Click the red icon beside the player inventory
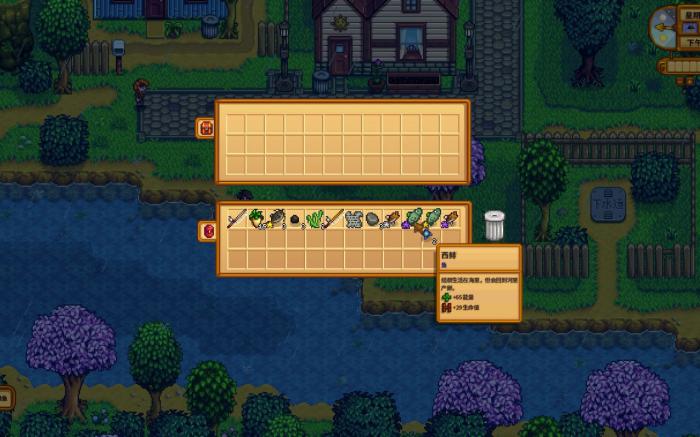This screenshot has width=700, height=437. (208, 231)
